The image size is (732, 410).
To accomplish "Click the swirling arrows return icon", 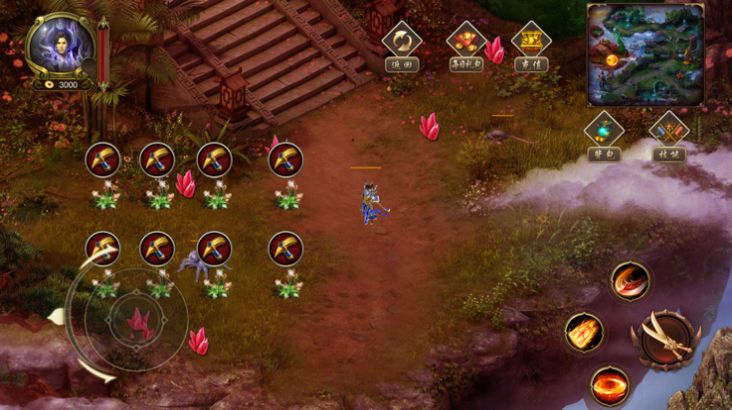I will [402, 41].
